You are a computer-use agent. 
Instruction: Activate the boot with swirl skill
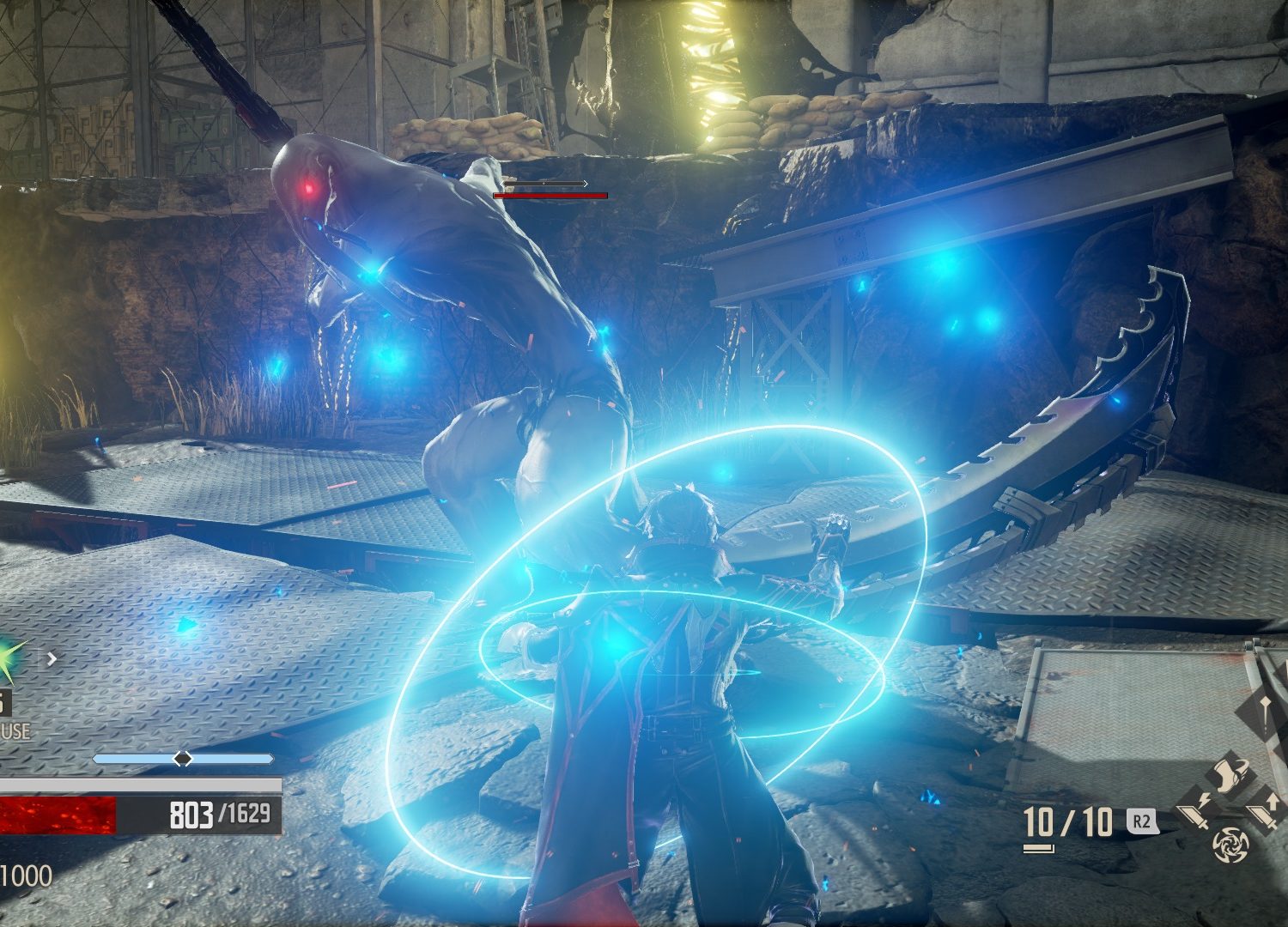(x=1229, y=774)
